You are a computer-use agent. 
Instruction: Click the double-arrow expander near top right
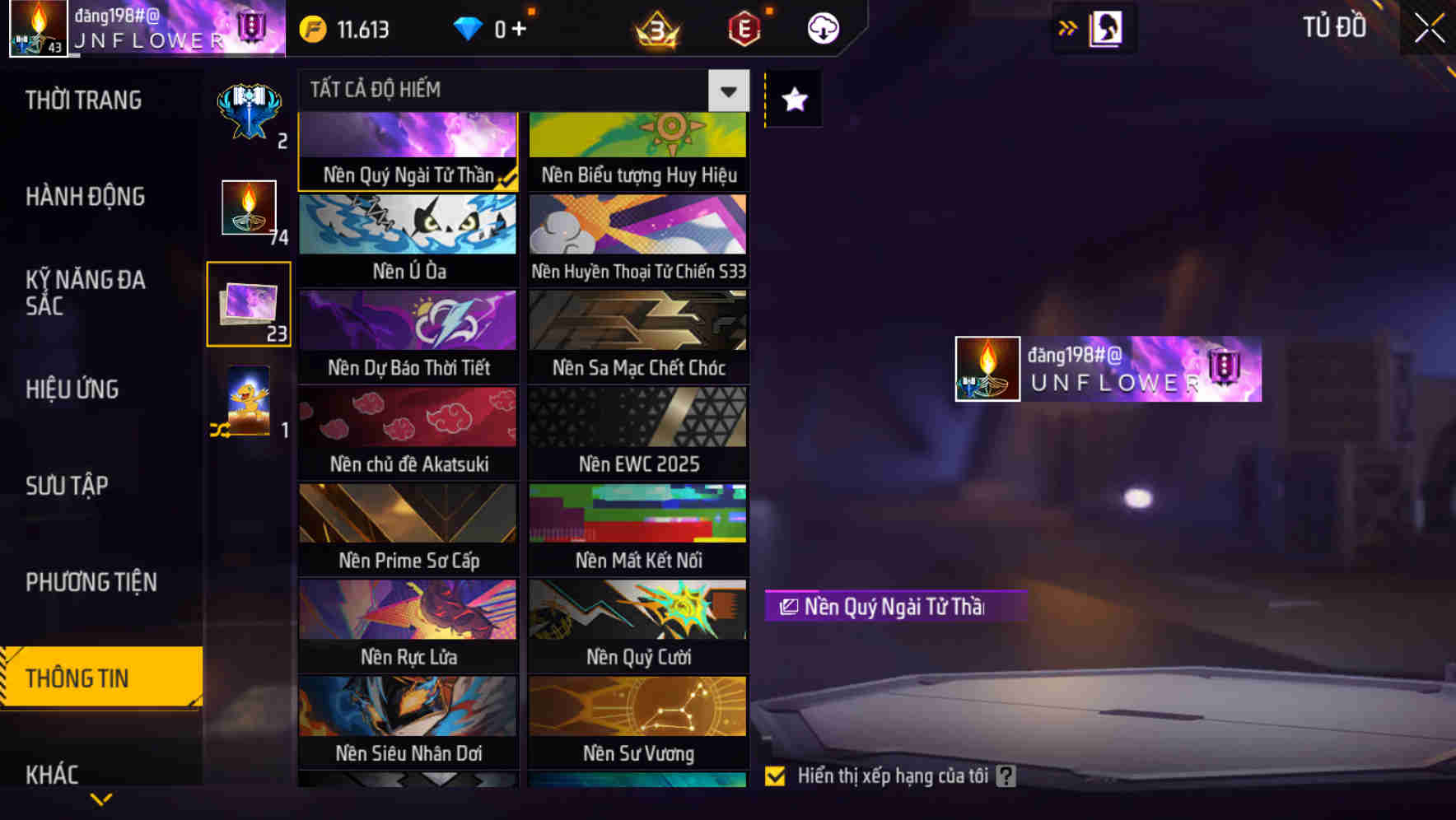(1068, 27)
